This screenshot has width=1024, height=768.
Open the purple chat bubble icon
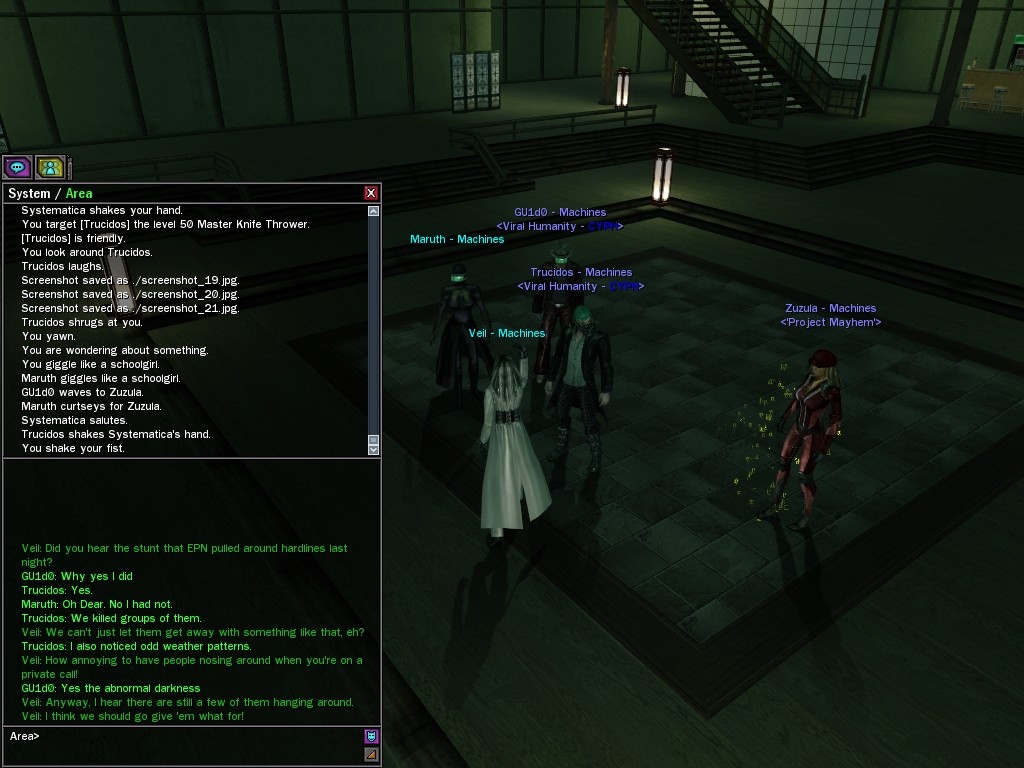tap(17, 167)
